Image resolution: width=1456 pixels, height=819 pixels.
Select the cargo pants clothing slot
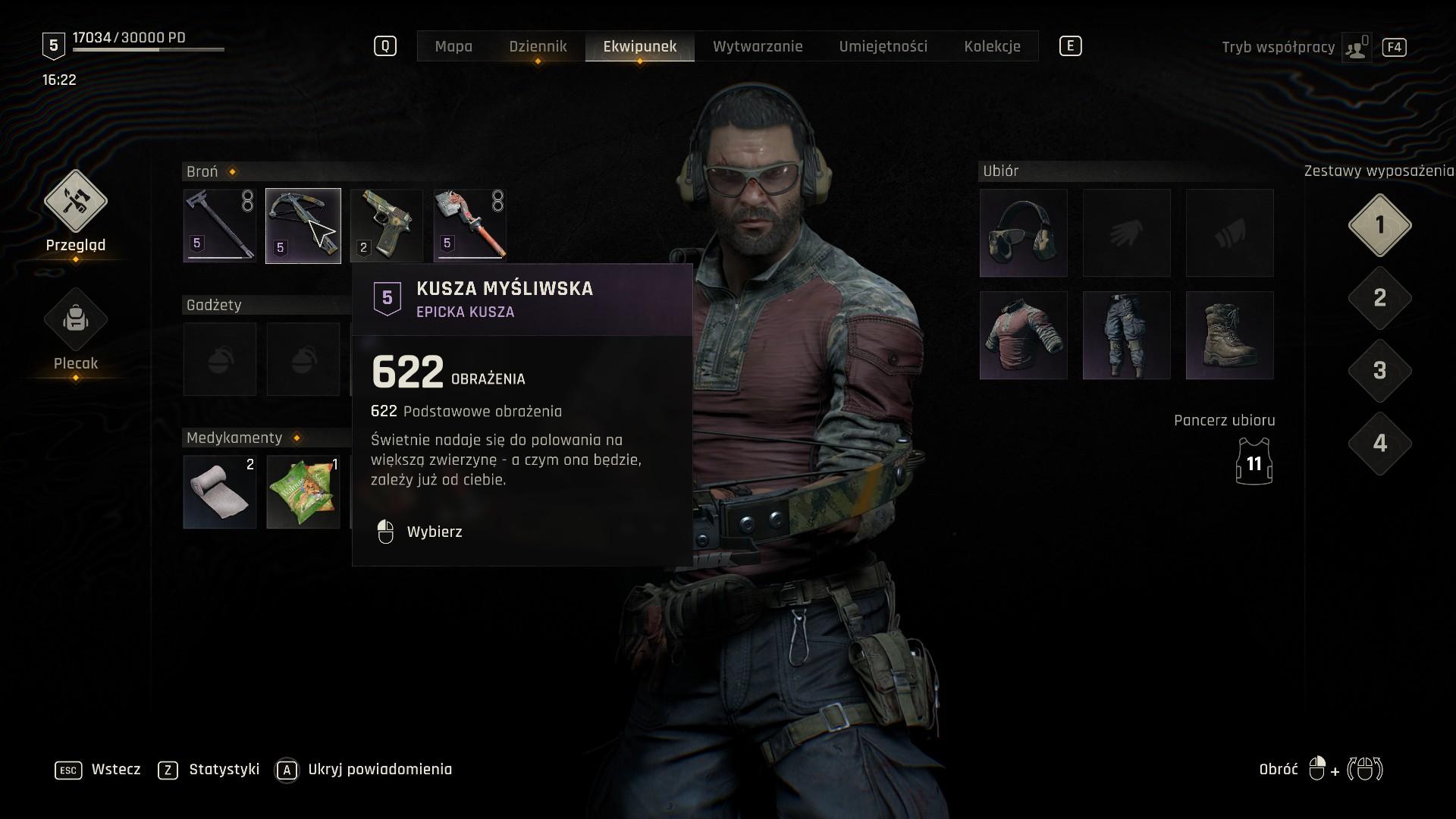pyautogui.click(x=1126, y=335)
